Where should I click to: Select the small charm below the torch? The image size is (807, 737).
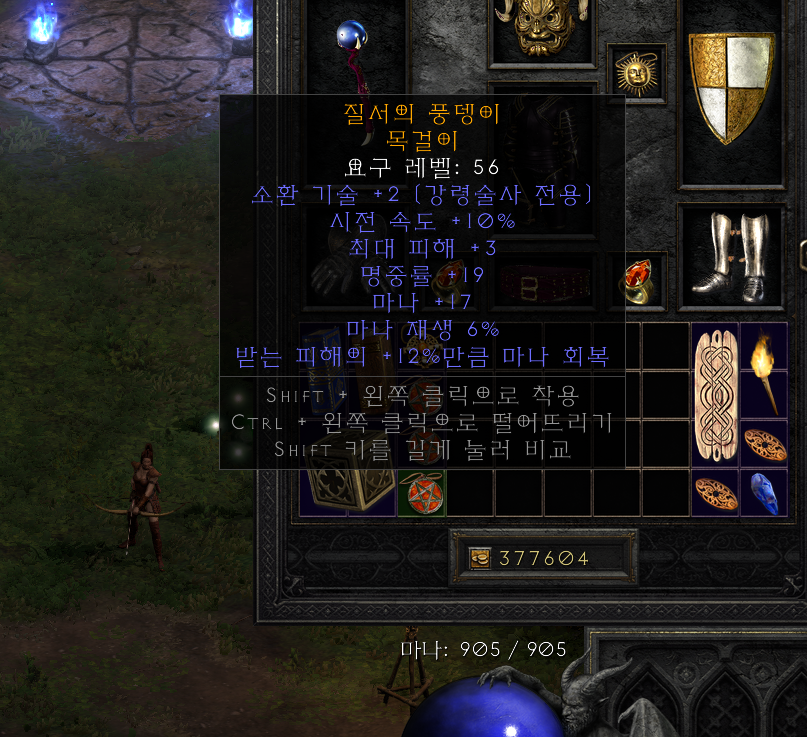coord(764,442)
